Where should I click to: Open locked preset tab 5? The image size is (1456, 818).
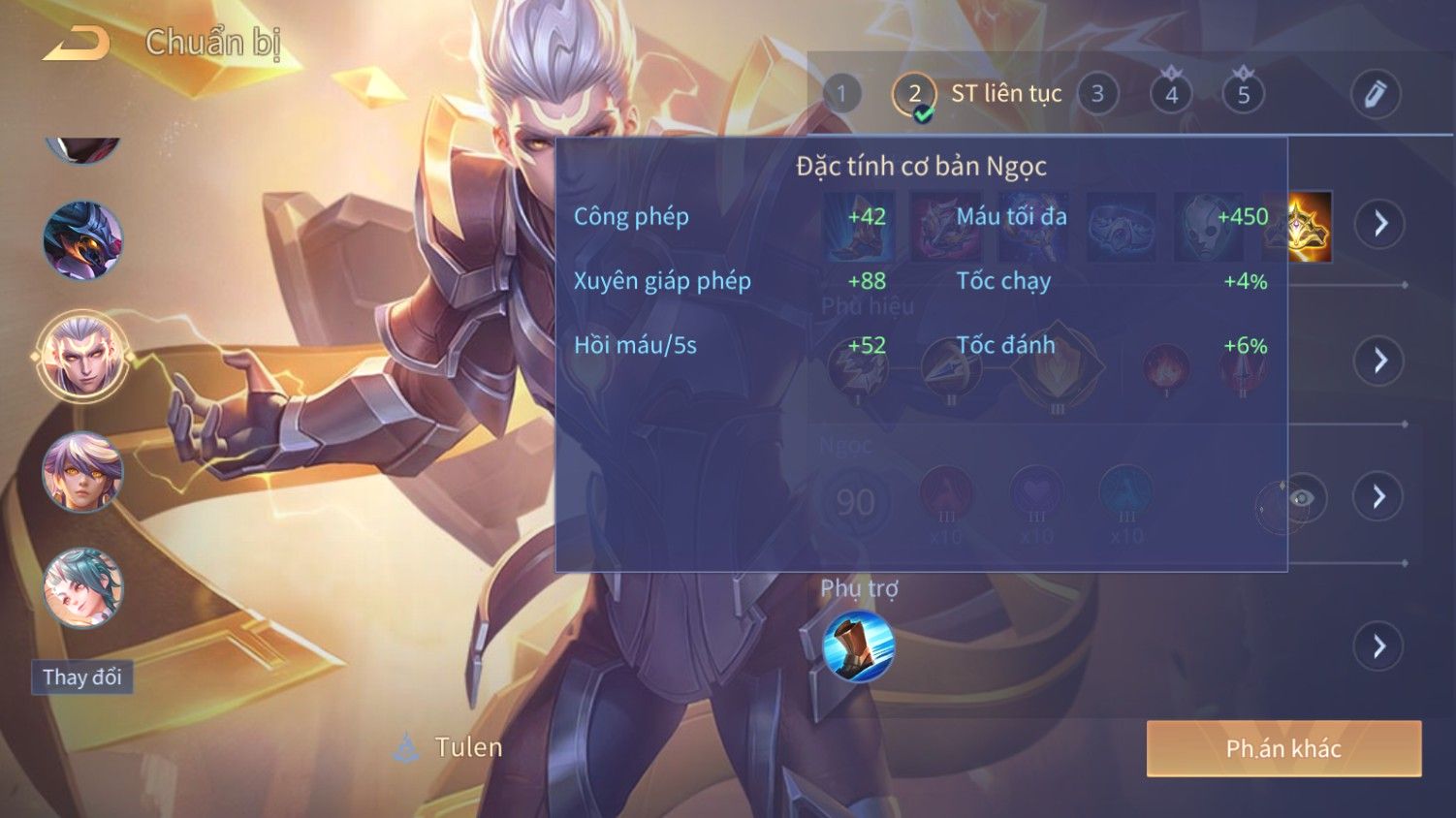pyautogui.click(x=1244, y=94)
